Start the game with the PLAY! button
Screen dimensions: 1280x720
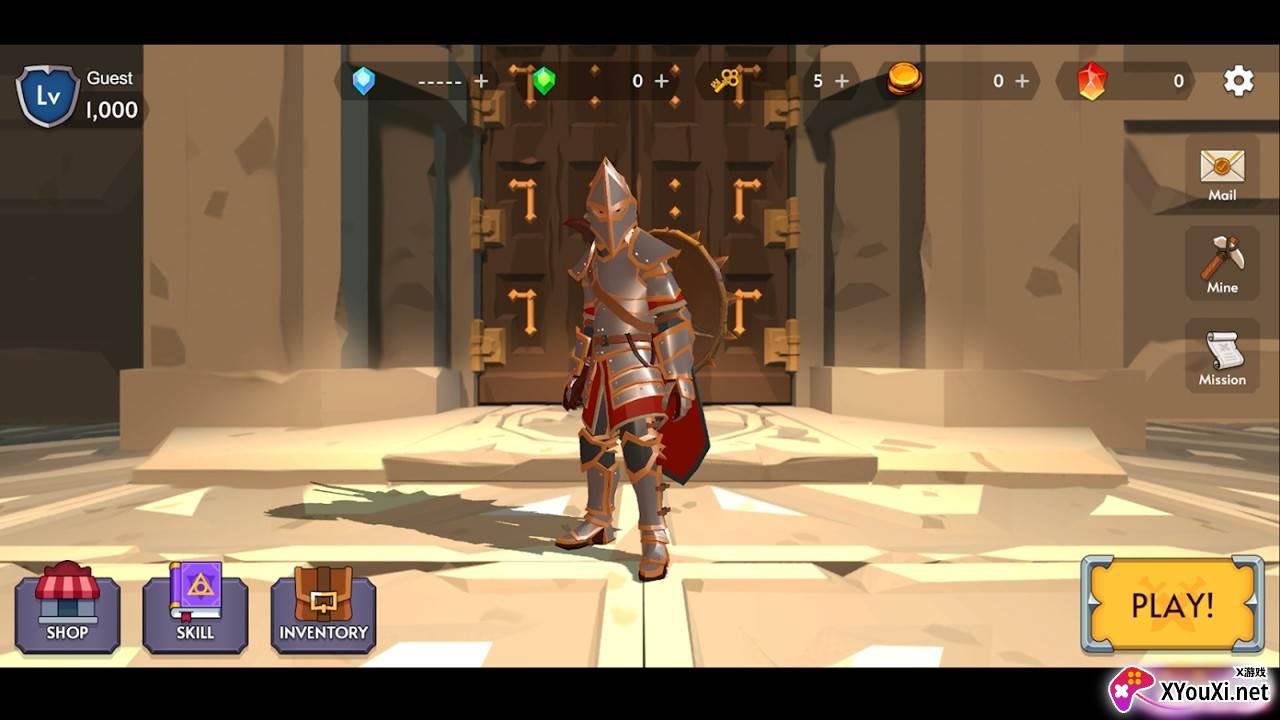[x=1171, y=605]
